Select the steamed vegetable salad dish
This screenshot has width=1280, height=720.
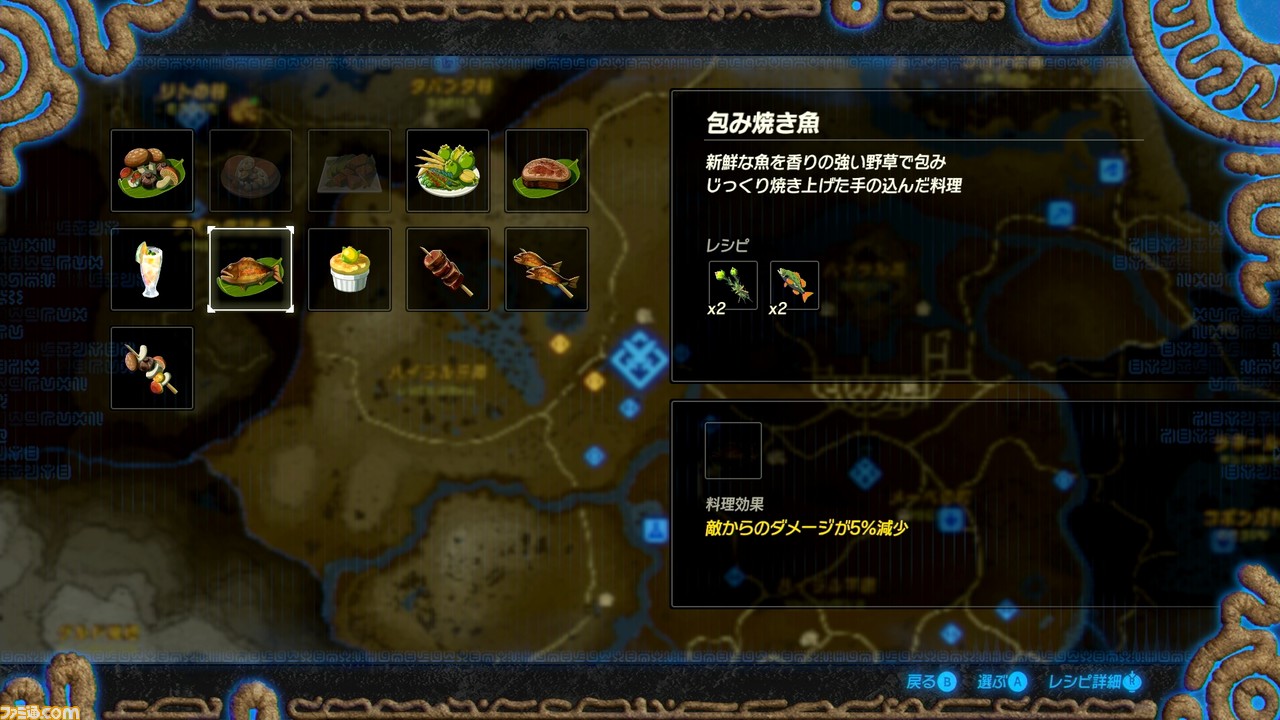tap(447, 170)
